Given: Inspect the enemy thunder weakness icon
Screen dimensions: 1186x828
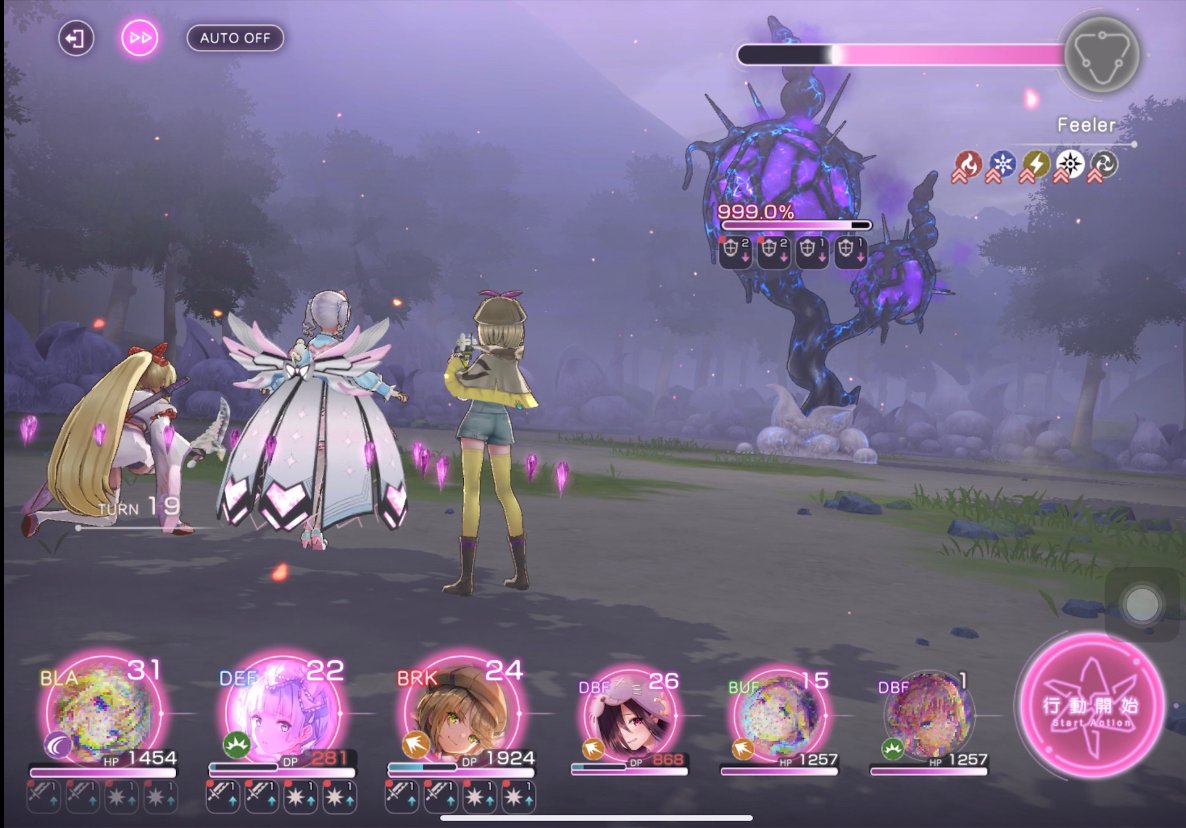Looking at the screenshot, I should coord(1035,165).
